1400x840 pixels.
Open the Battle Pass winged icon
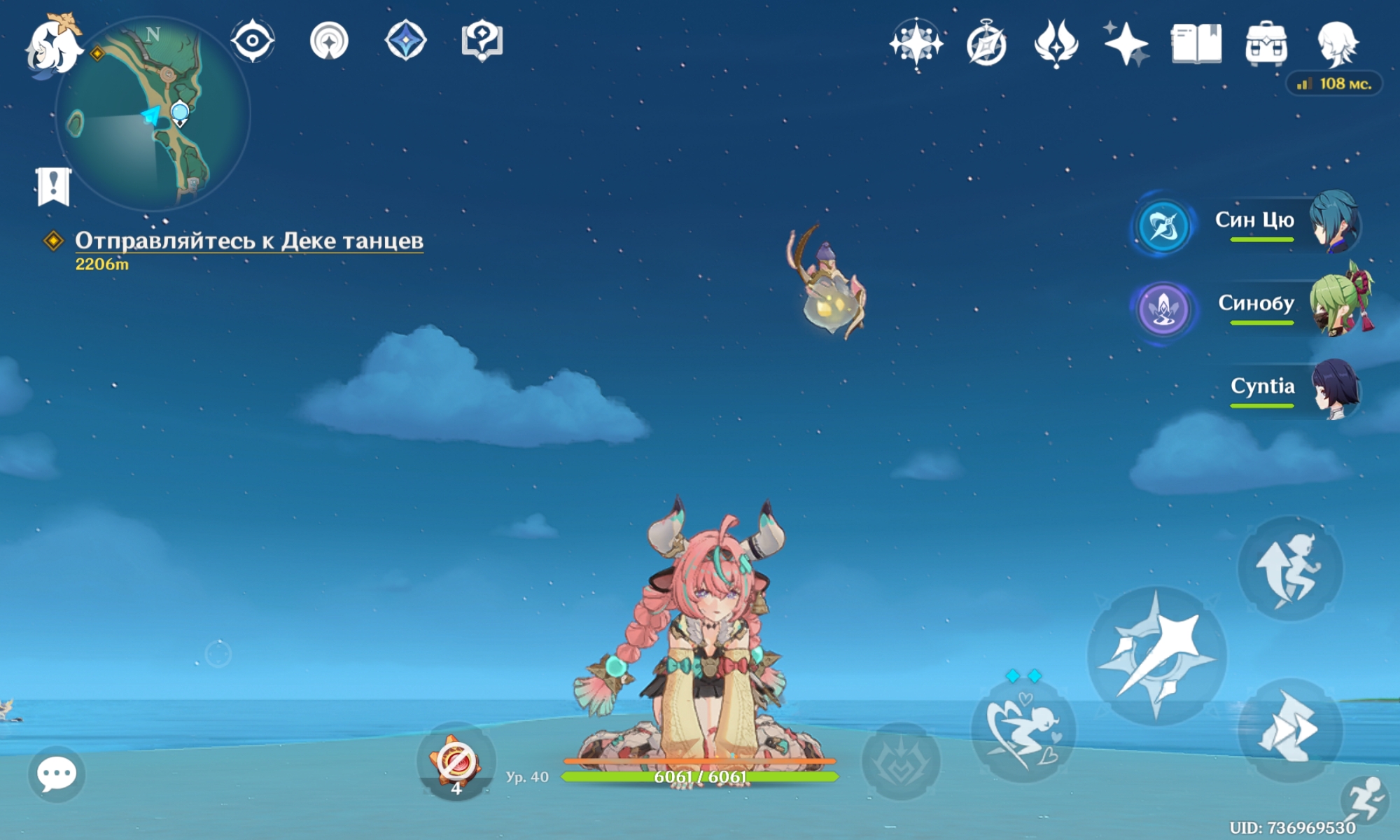[1056, 43]
